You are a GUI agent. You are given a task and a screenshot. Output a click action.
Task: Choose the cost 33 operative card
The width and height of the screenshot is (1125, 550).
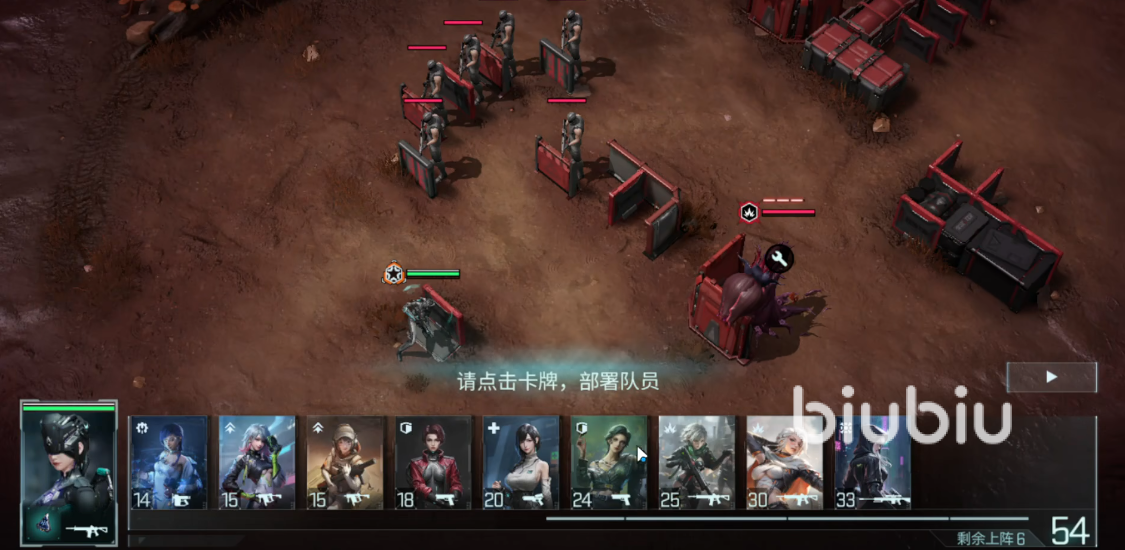coord(872,462)
